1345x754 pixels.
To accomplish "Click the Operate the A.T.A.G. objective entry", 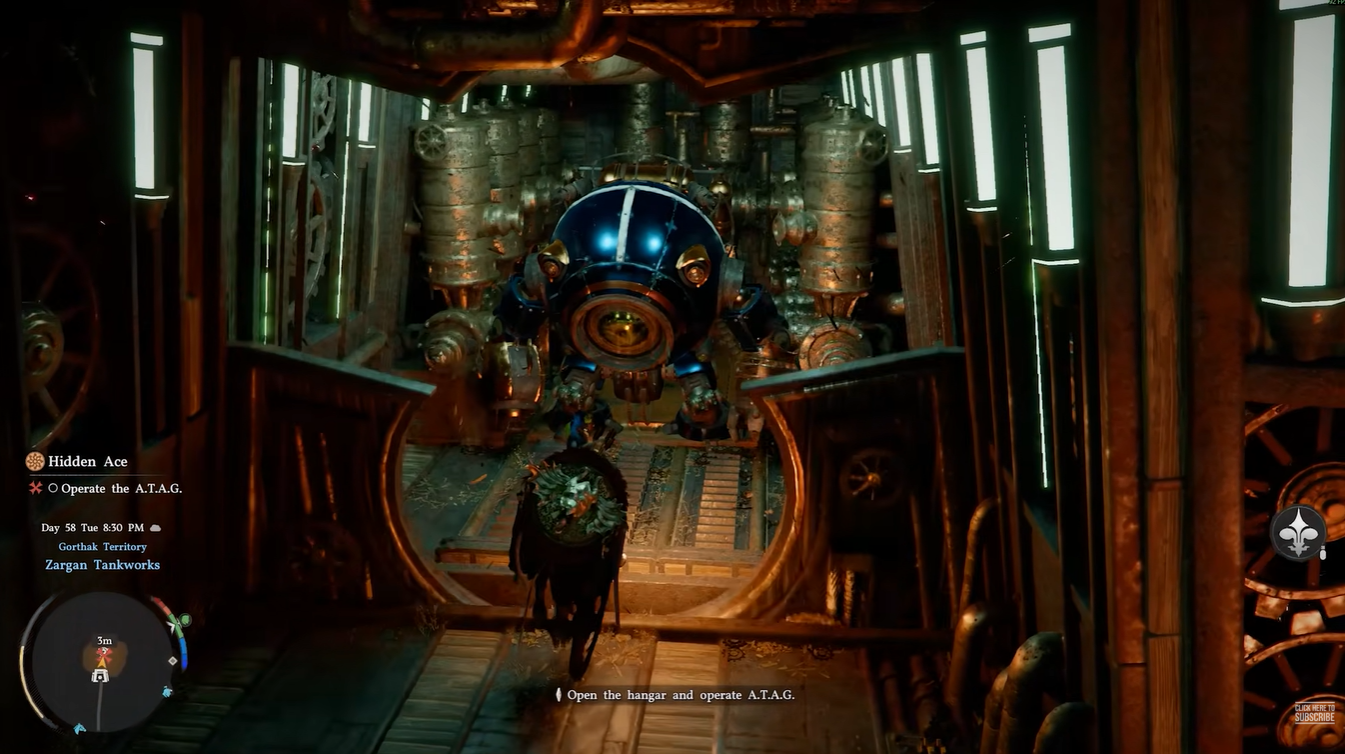I will 120,488.
